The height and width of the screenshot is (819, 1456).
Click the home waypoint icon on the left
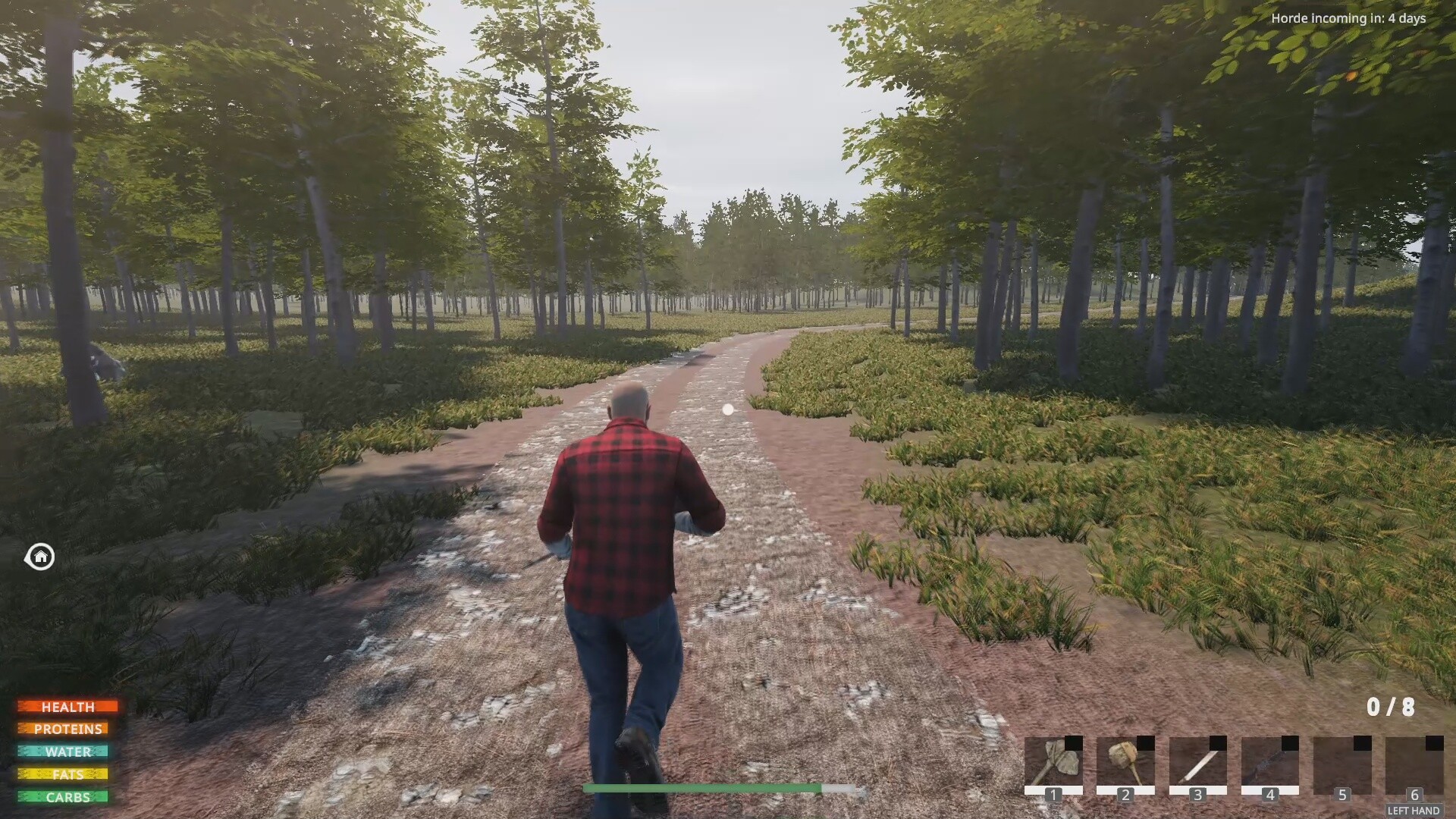[39, 557]
